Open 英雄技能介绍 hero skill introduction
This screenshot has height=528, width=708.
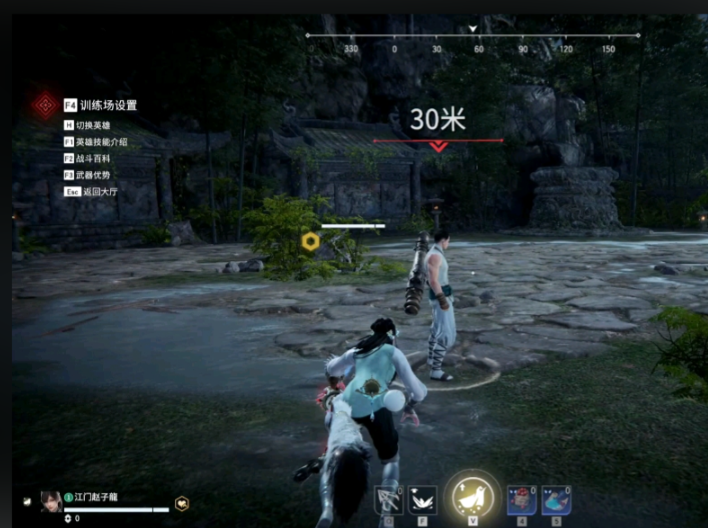coord(100,142)
